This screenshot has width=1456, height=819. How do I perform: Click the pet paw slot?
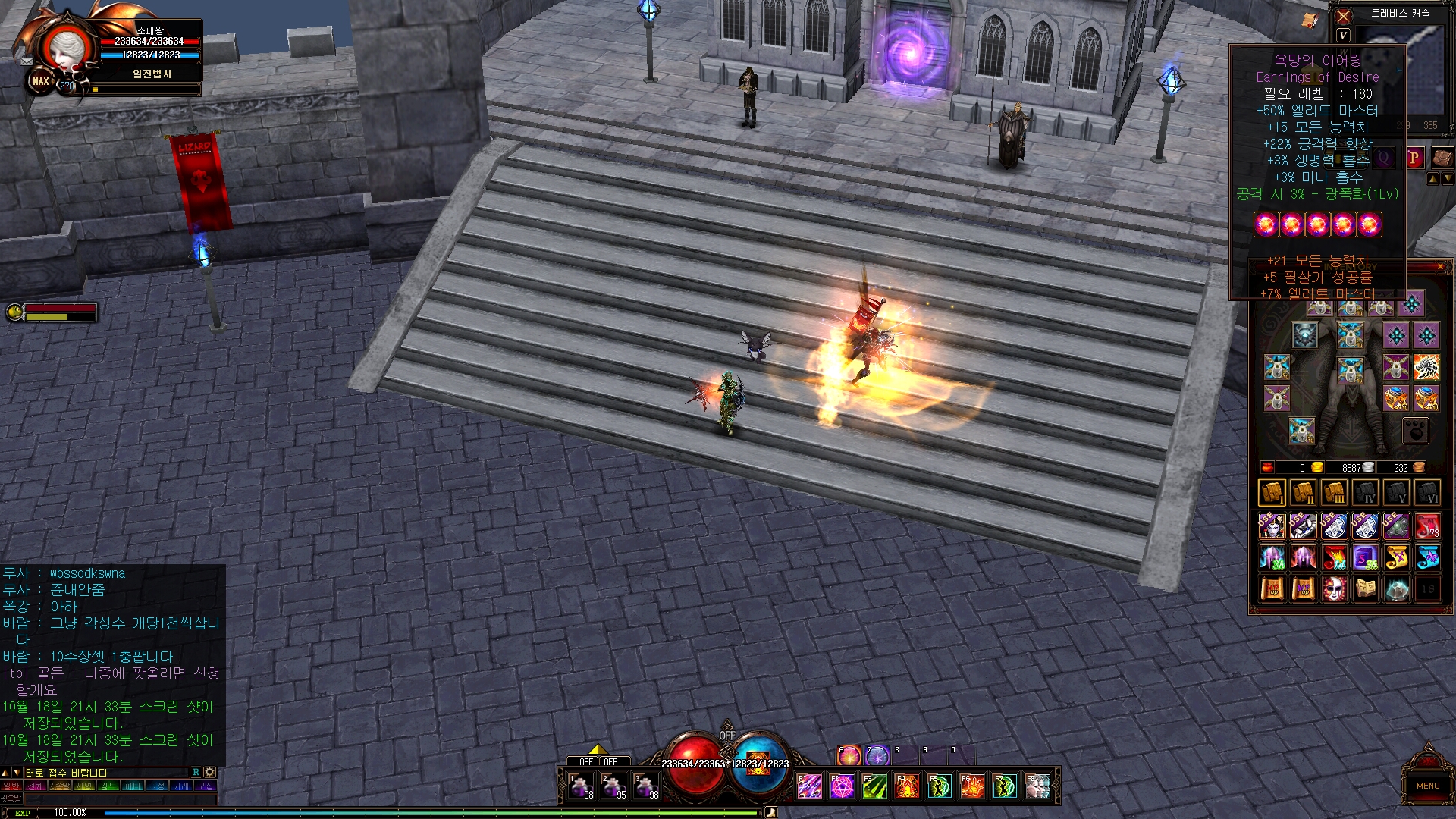coord(1415,431)
